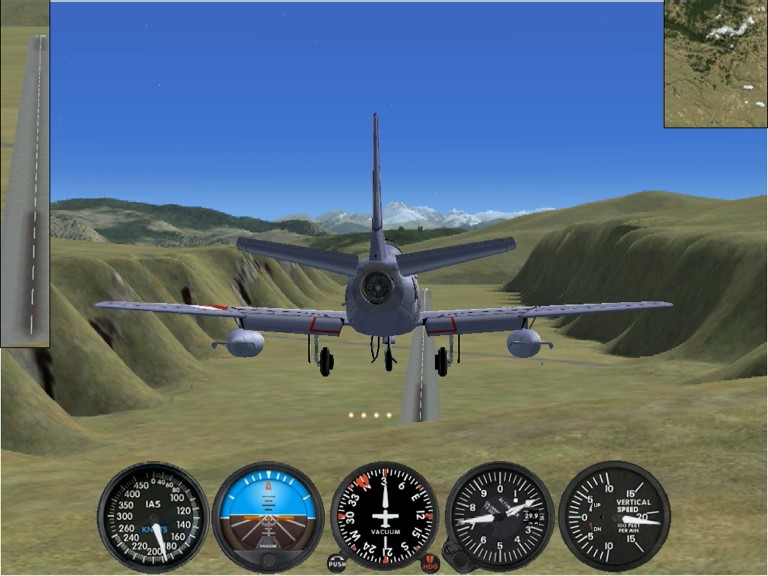The height and width of the screenshot is (576, 768).
Task: Click the PUSH knob on the heading gauge
Action: pyautogui.click(x=337, y=564)
